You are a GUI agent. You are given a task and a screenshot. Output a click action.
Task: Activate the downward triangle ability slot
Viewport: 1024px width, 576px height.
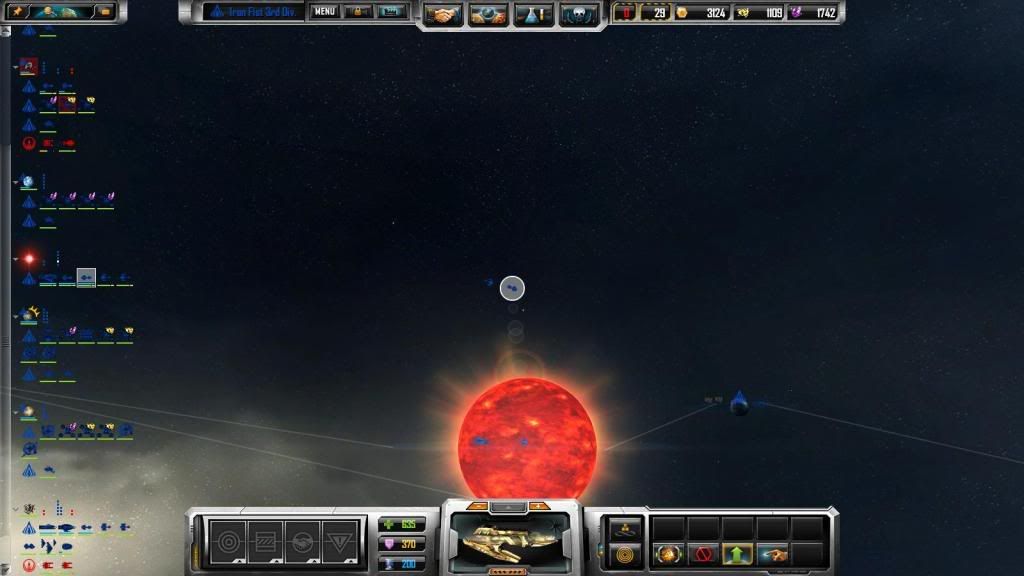[338, 540]
